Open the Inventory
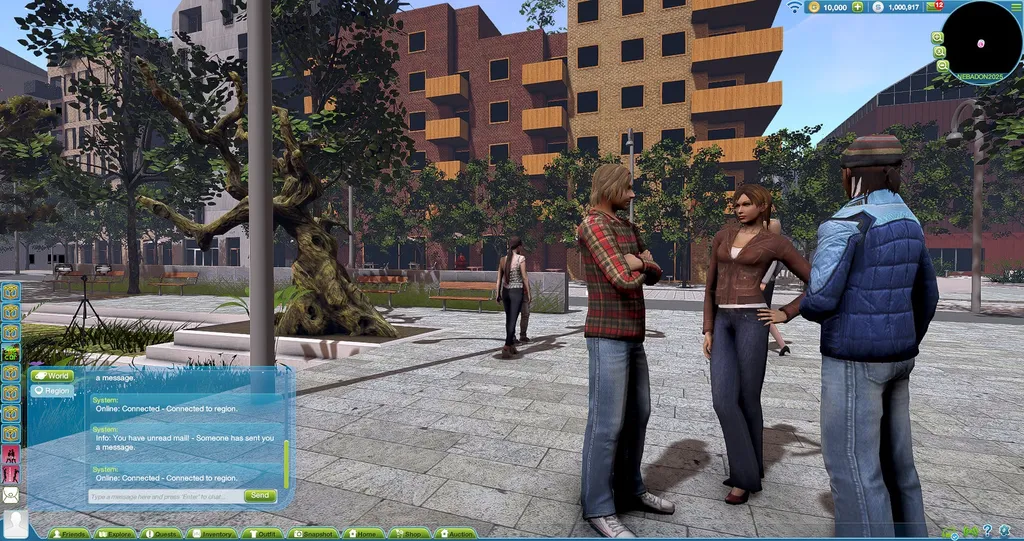The height and width of the screenshot is (541, 1024). [x=212, y=534]
